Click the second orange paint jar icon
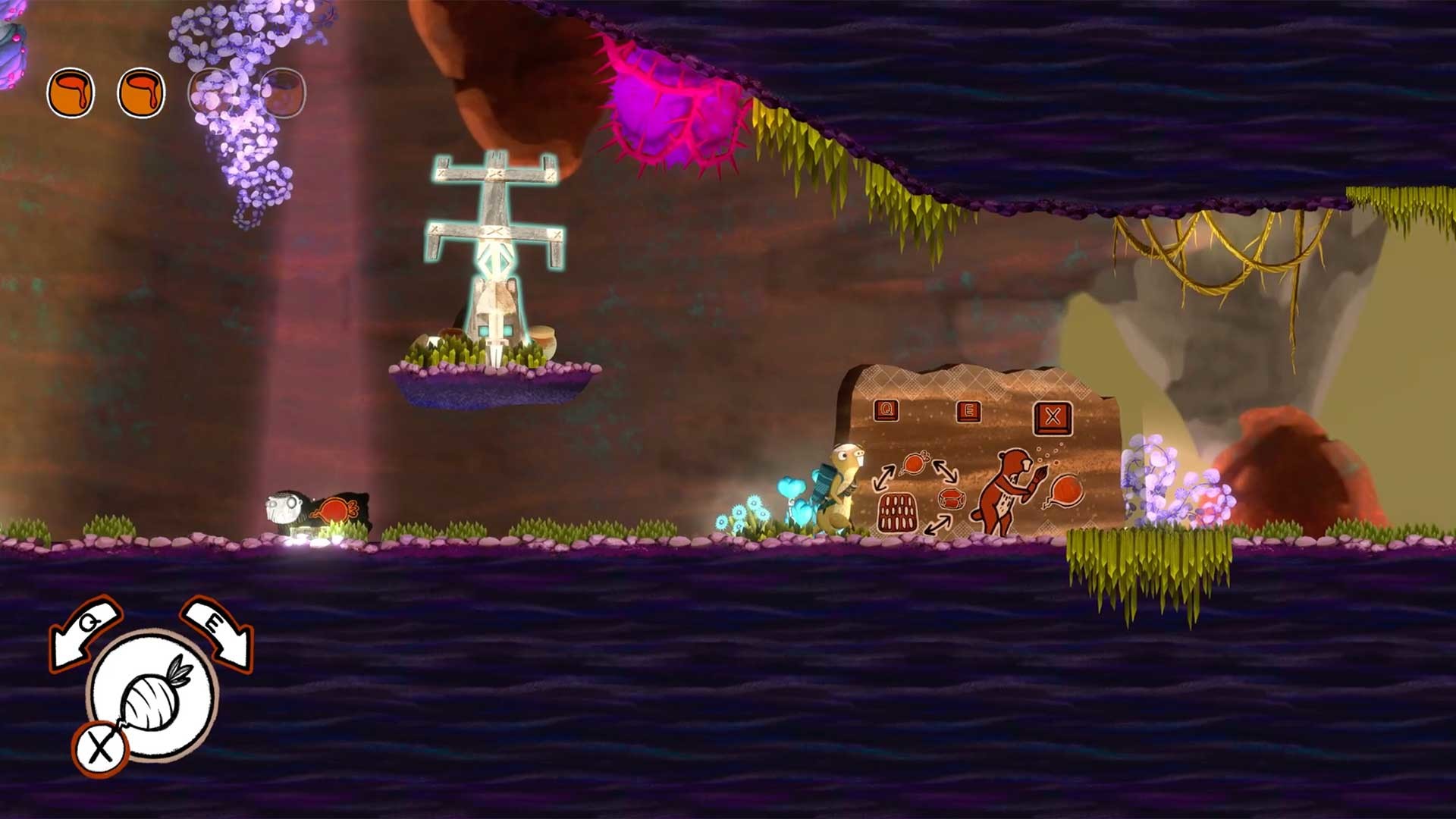 tap(142, 93)
